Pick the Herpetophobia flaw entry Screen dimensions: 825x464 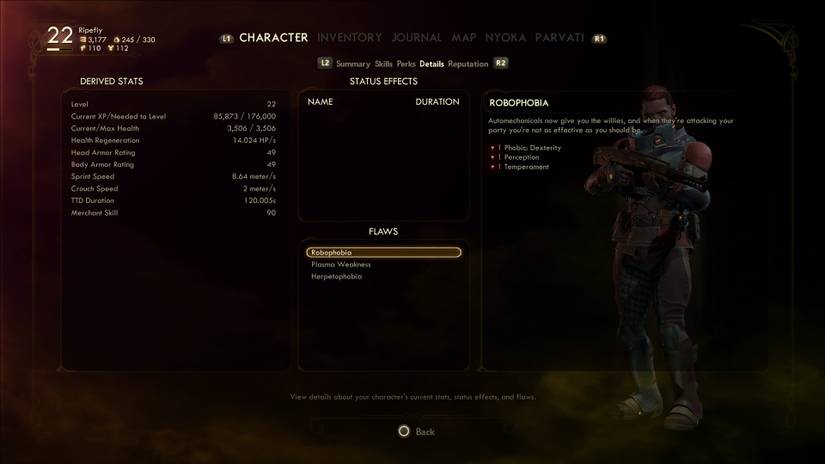[337, 277]
